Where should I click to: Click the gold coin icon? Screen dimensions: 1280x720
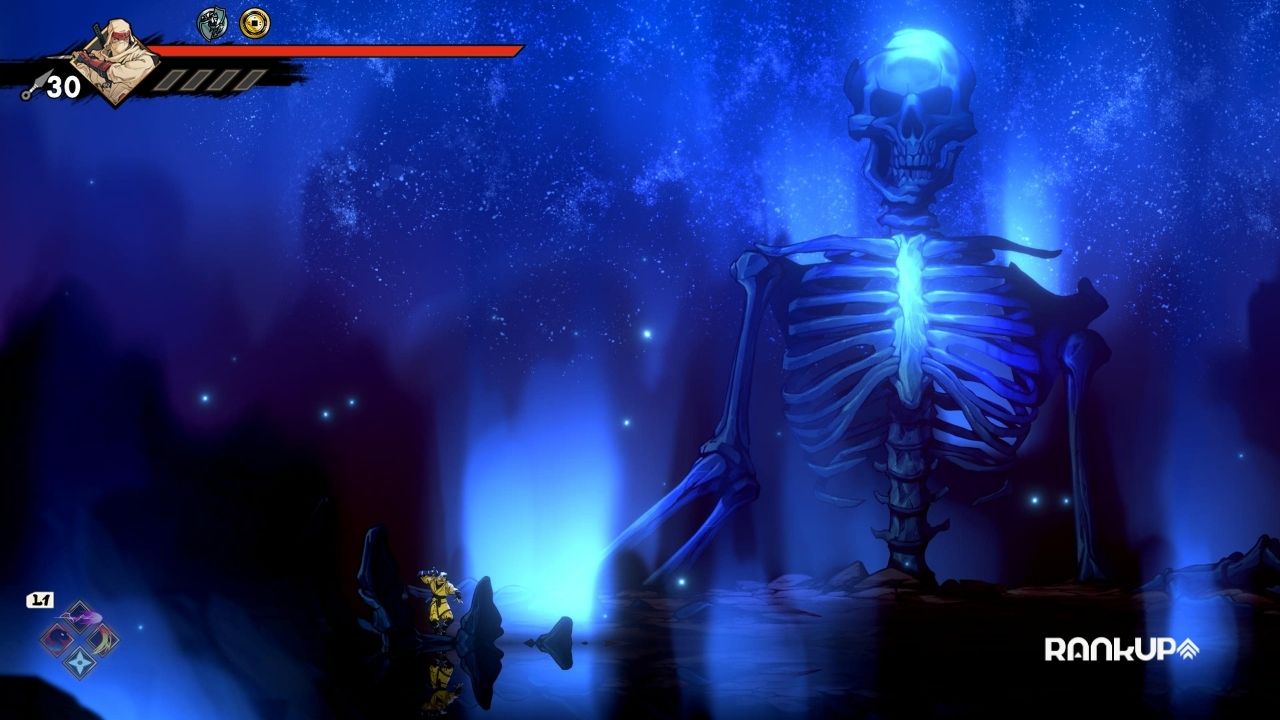(x=255, y=23)
